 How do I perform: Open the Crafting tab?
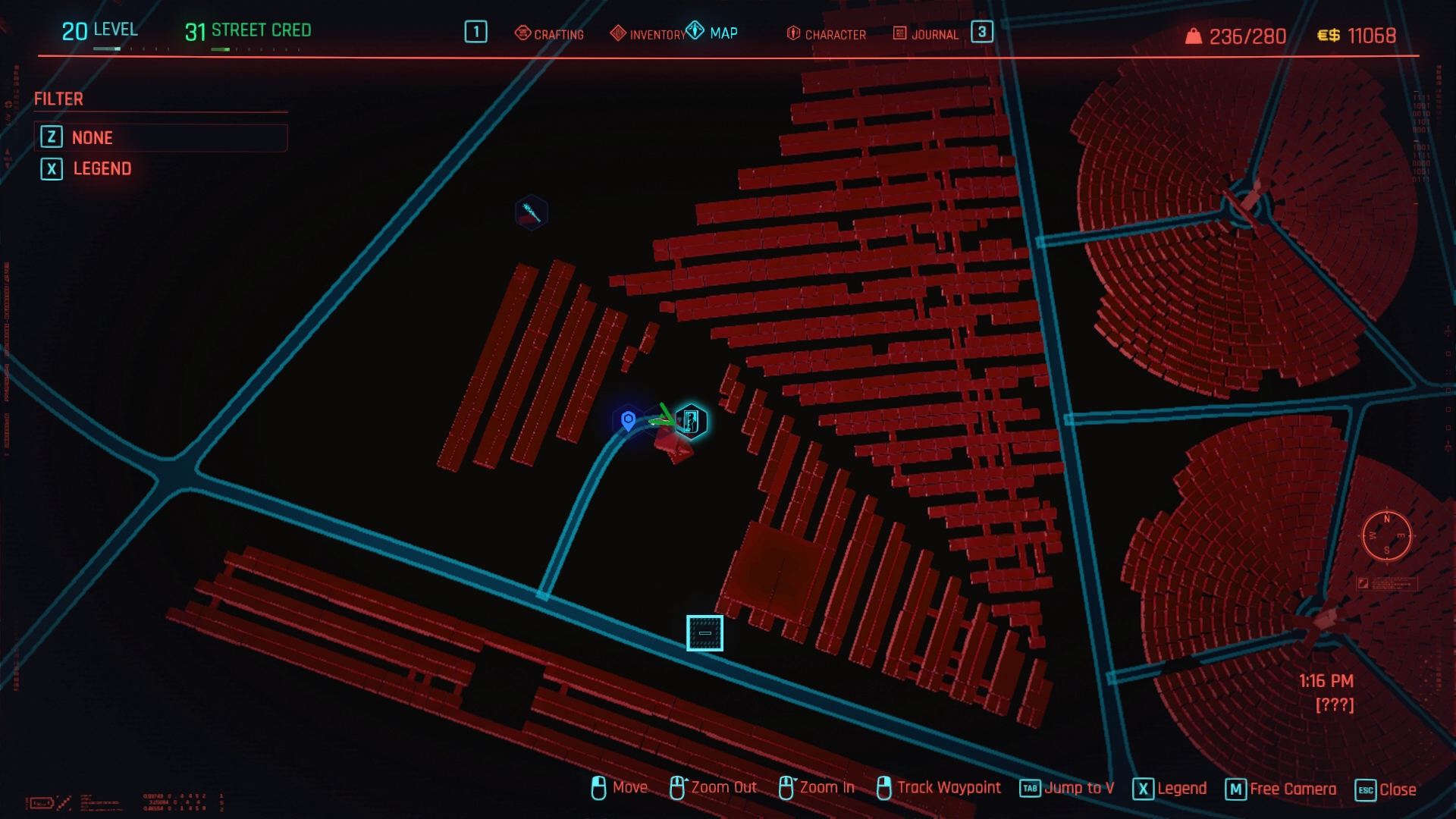[x=550, y=34]
